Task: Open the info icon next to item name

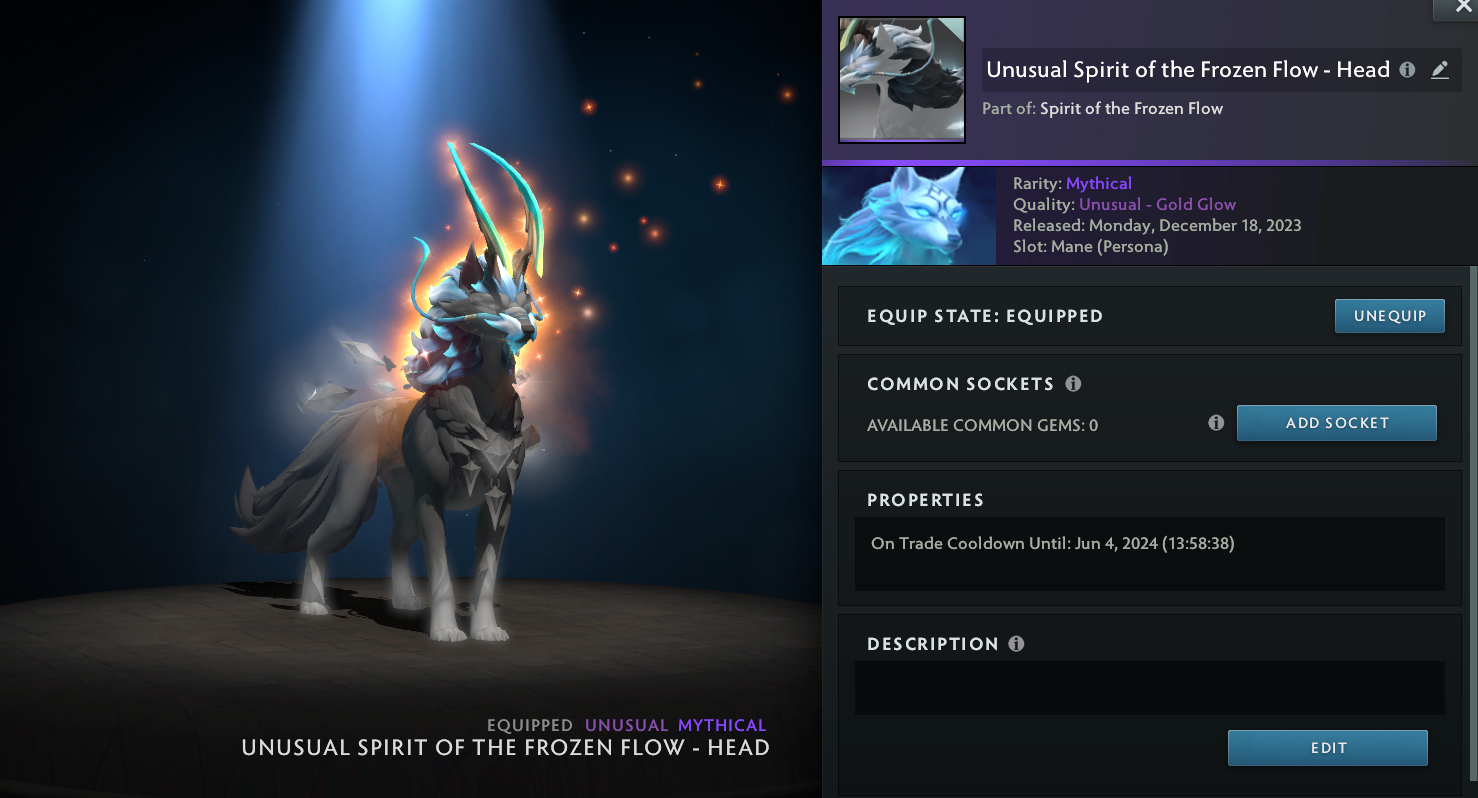Action: tap(1407, 70)
